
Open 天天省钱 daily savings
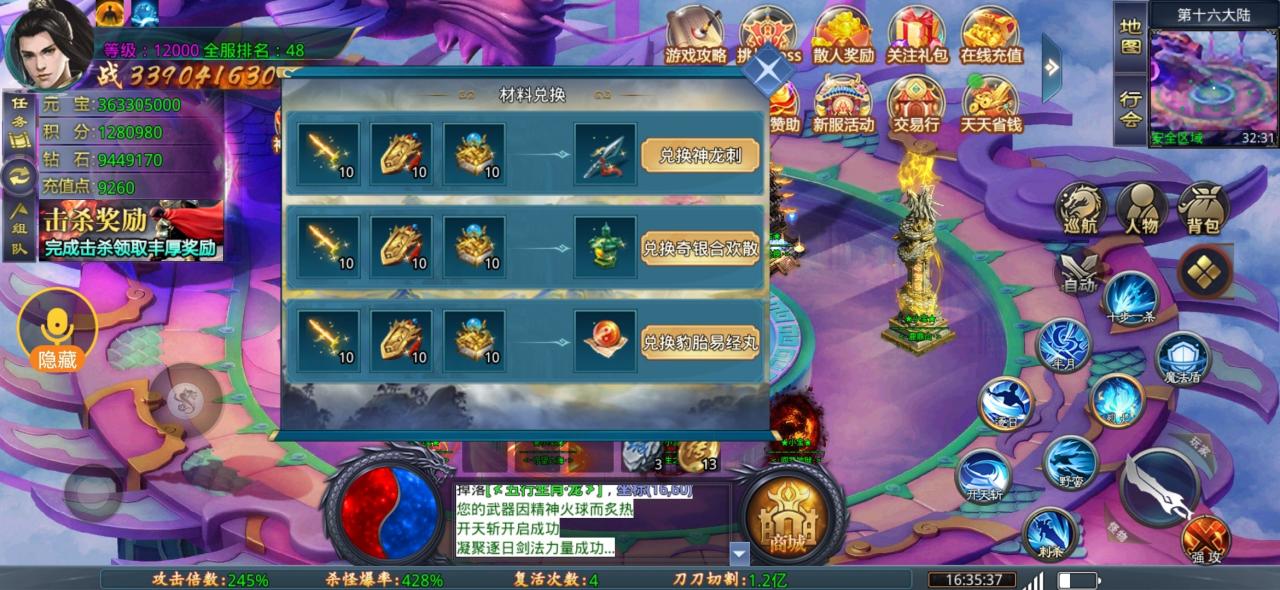pyautogui.click(x=990, y=105)
